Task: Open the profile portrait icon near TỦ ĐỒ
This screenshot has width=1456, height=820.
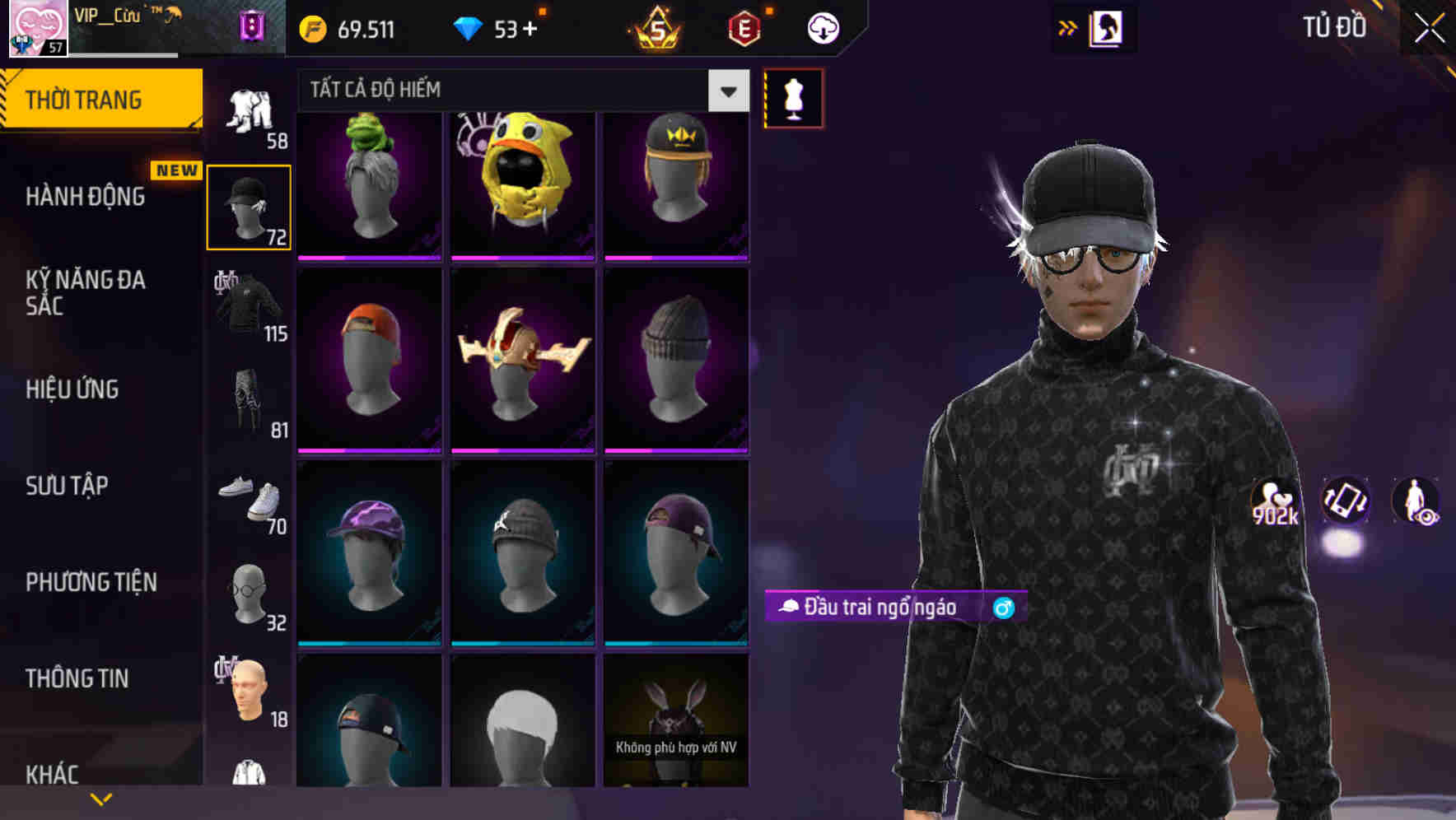Action: (x=1108, y=27)
